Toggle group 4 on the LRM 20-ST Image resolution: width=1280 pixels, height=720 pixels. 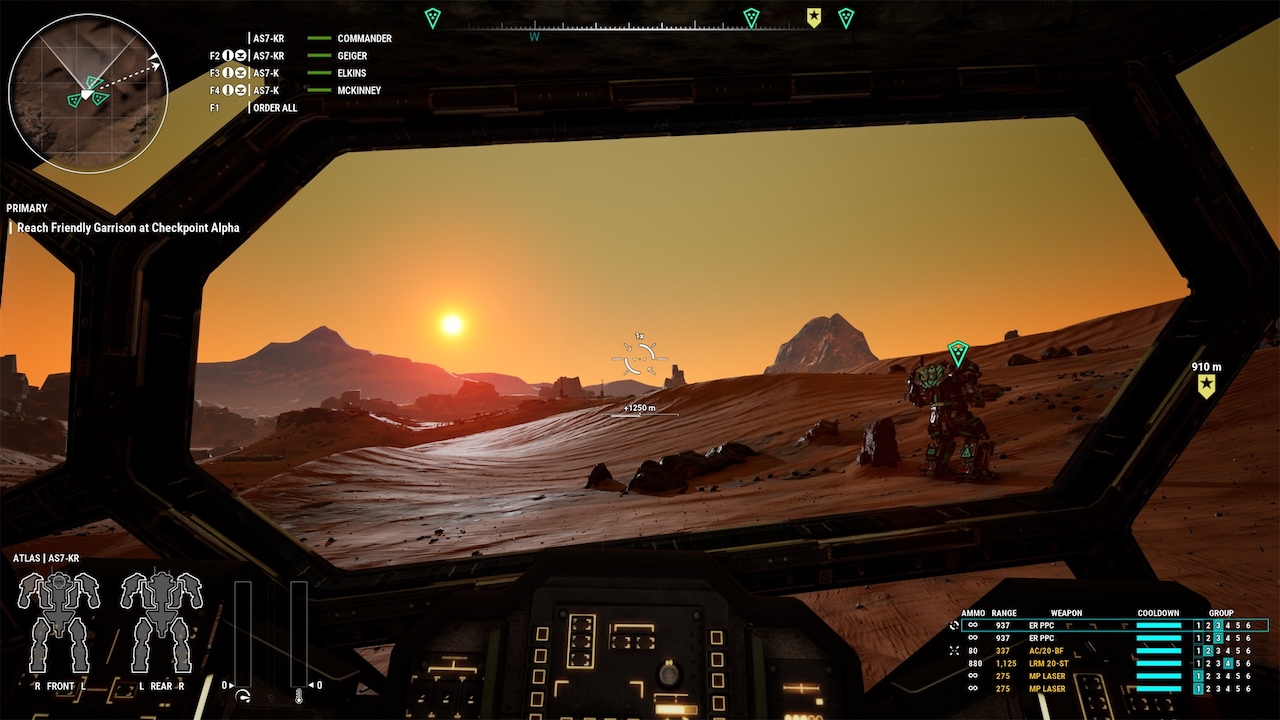coord(1230,663)
